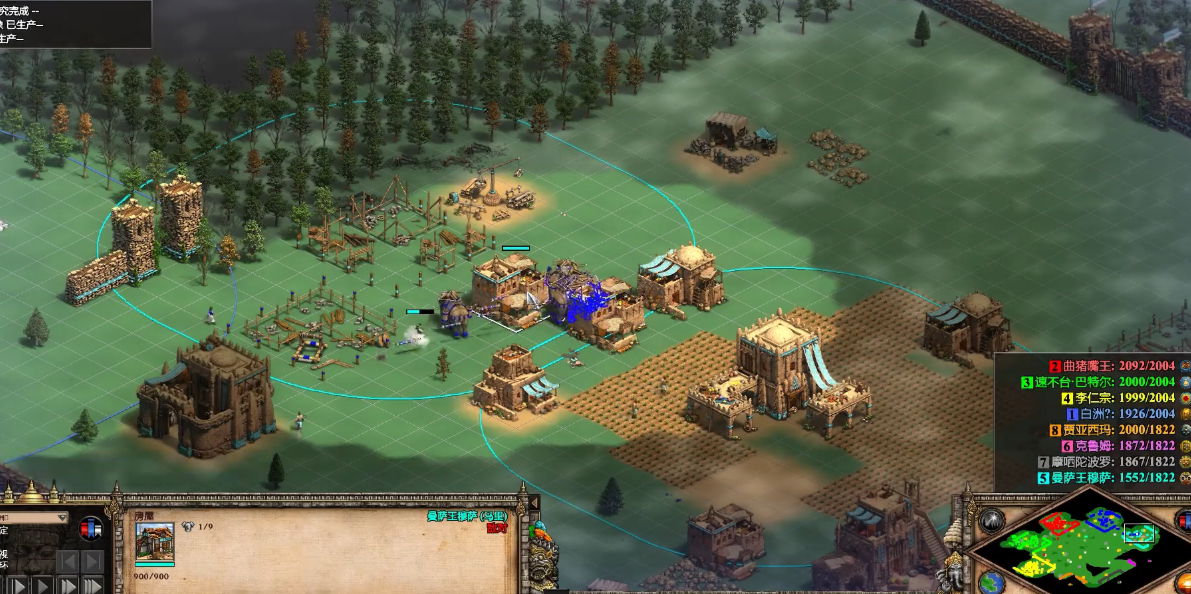
Task: Click the minimap
Action: click(x=1082, y=545)
